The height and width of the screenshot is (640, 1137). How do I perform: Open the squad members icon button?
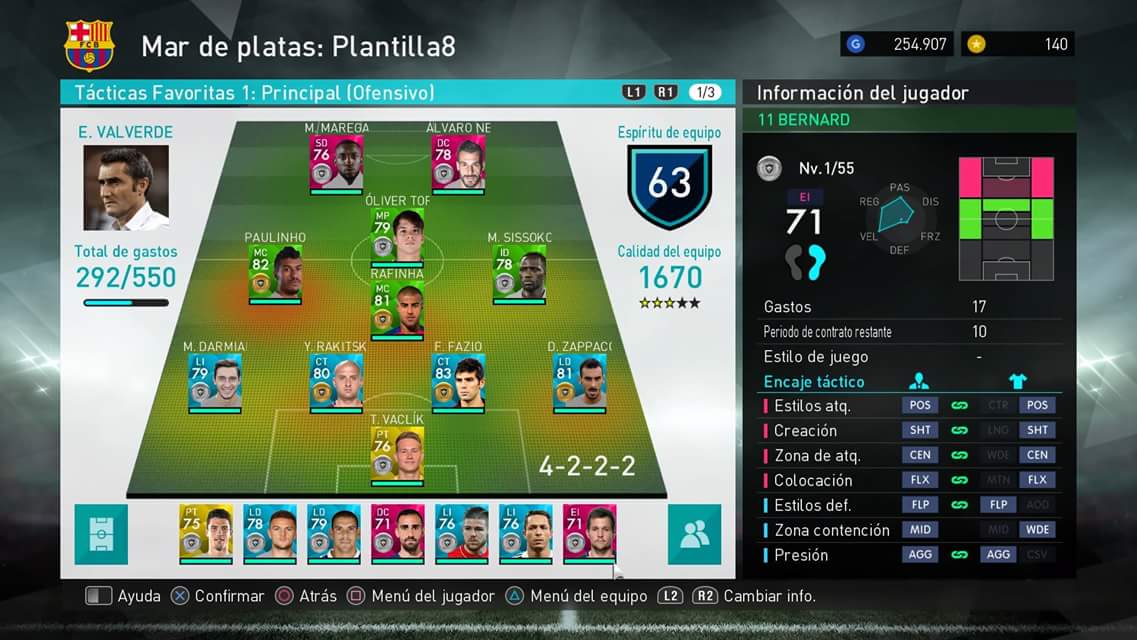tap(694, 534)
